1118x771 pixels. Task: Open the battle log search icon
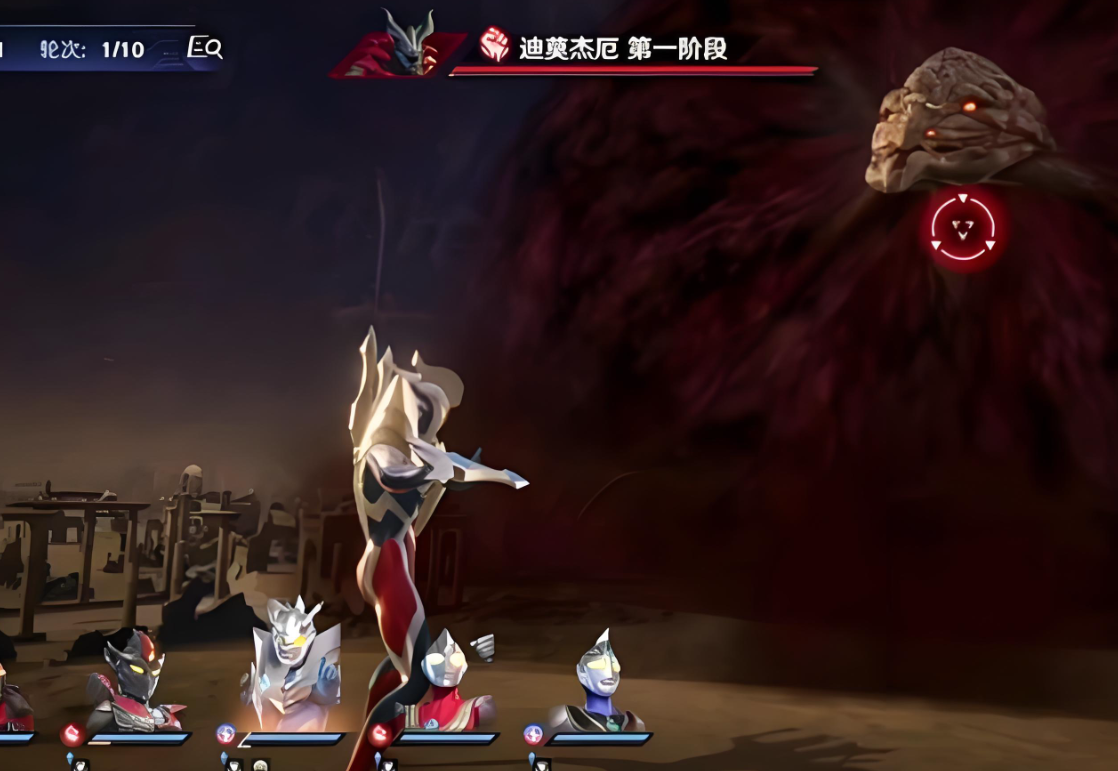click(205, 48)
